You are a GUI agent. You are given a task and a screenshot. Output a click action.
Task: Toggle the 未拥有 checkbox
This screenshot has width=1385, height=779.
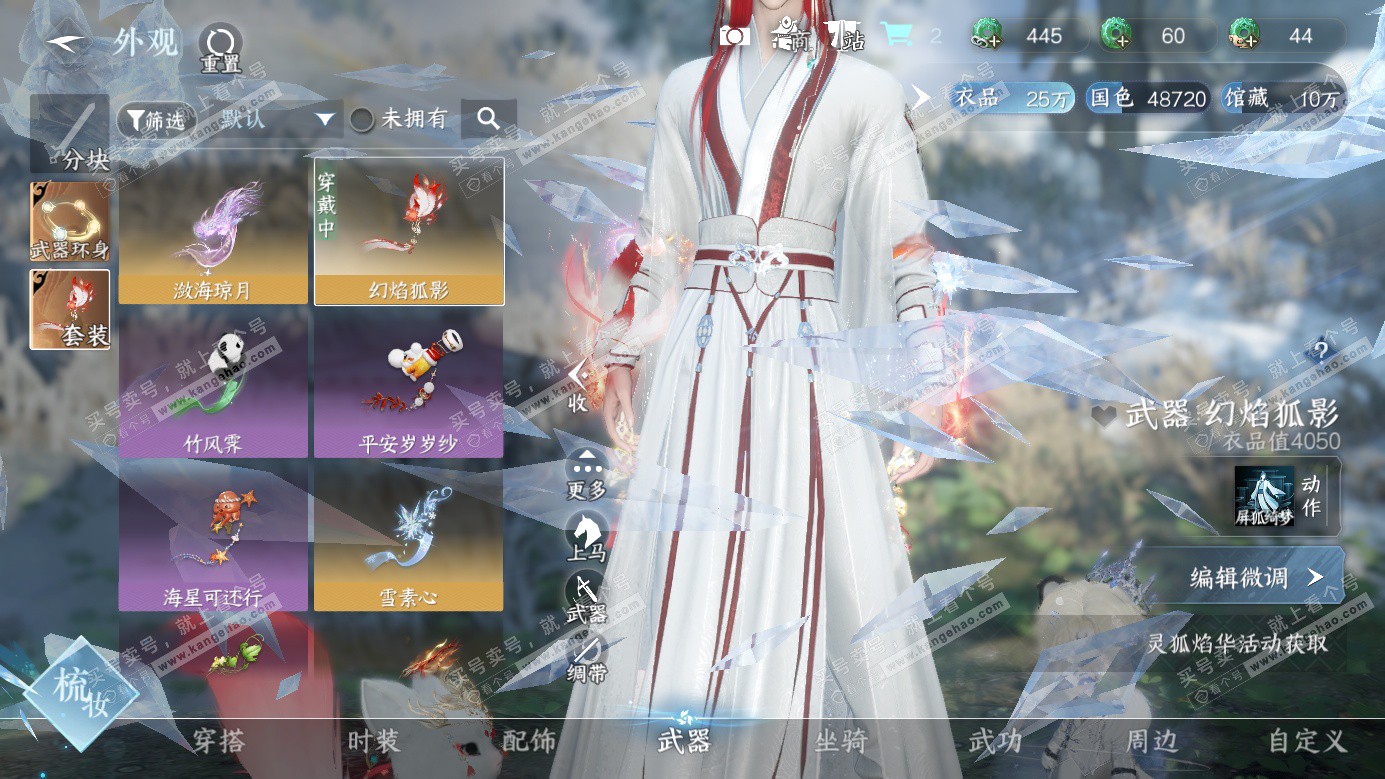pyautogui.click(x=362, y=120)
